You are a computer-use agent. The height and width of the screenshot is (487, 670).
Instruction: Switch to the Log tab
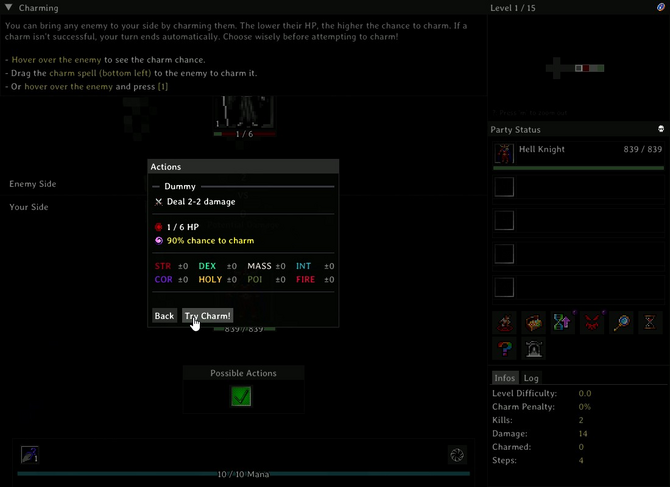(x=531, y=378)
